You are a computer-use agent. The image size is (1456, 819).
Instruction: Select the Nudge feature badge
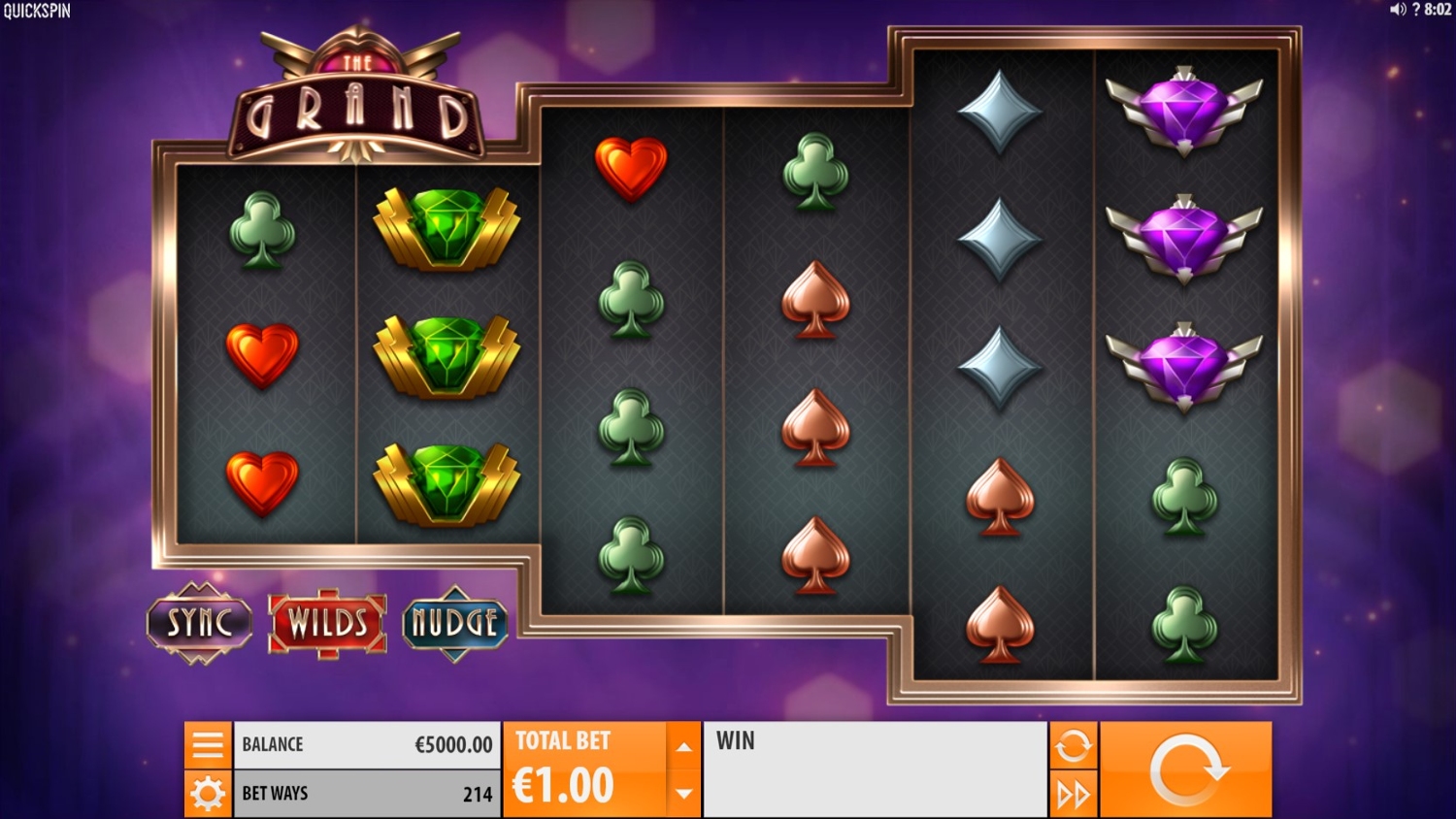coord(454,623)
